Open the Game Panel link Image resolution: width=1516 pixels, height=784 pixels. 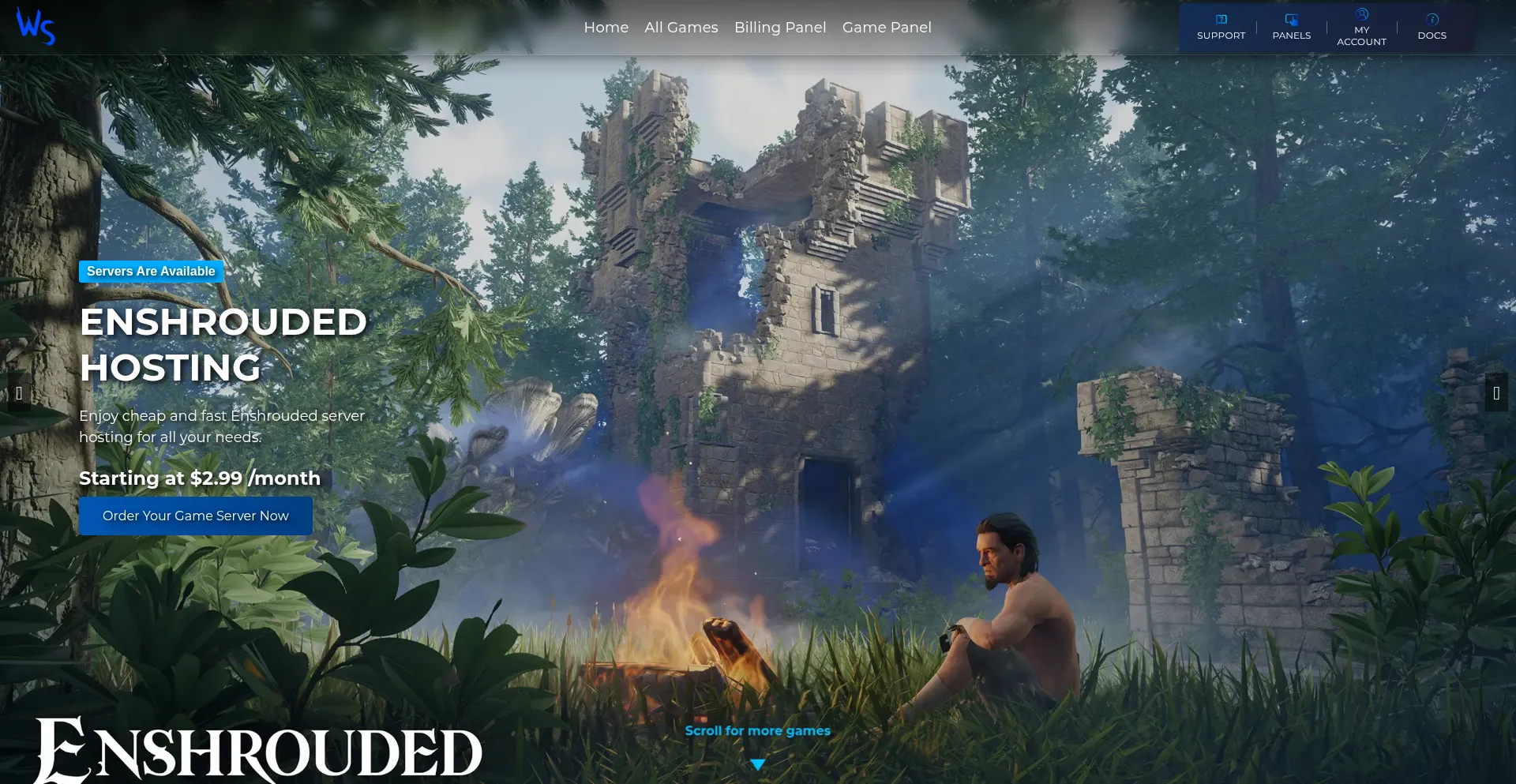[886, 28]
